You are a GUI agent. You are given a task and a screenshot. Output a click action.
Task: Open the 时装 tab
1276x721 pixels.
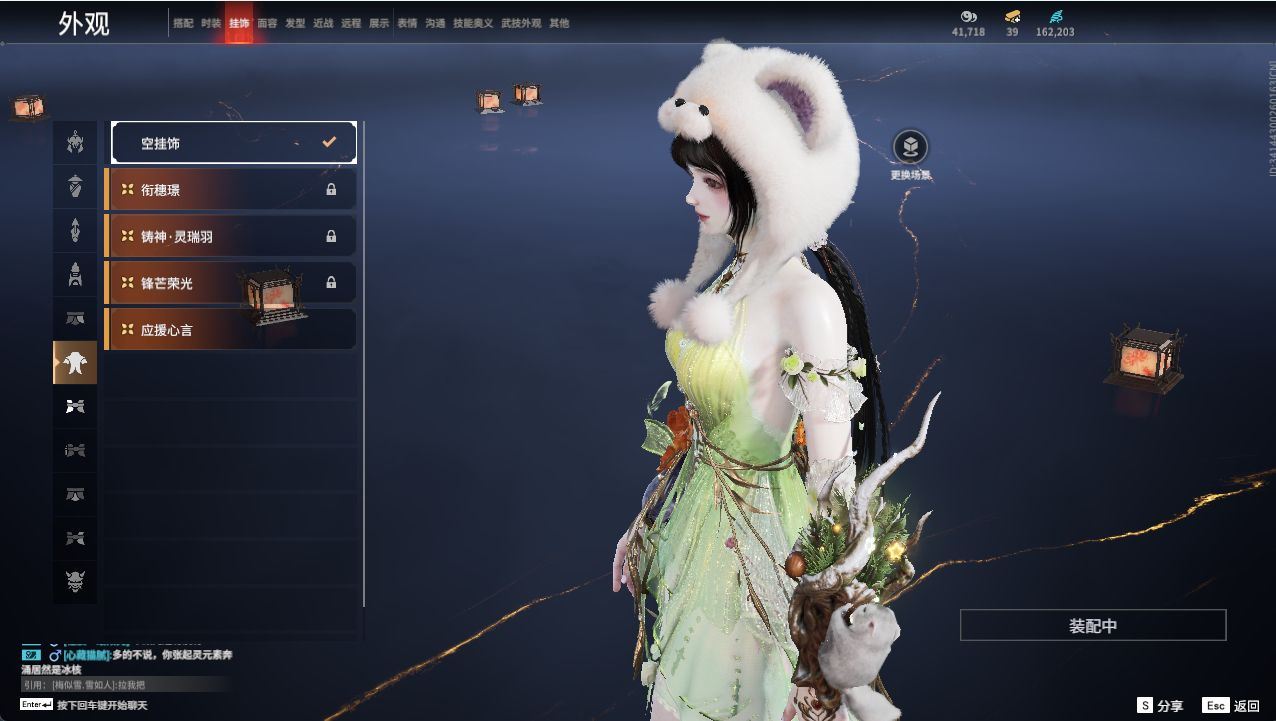211,23
